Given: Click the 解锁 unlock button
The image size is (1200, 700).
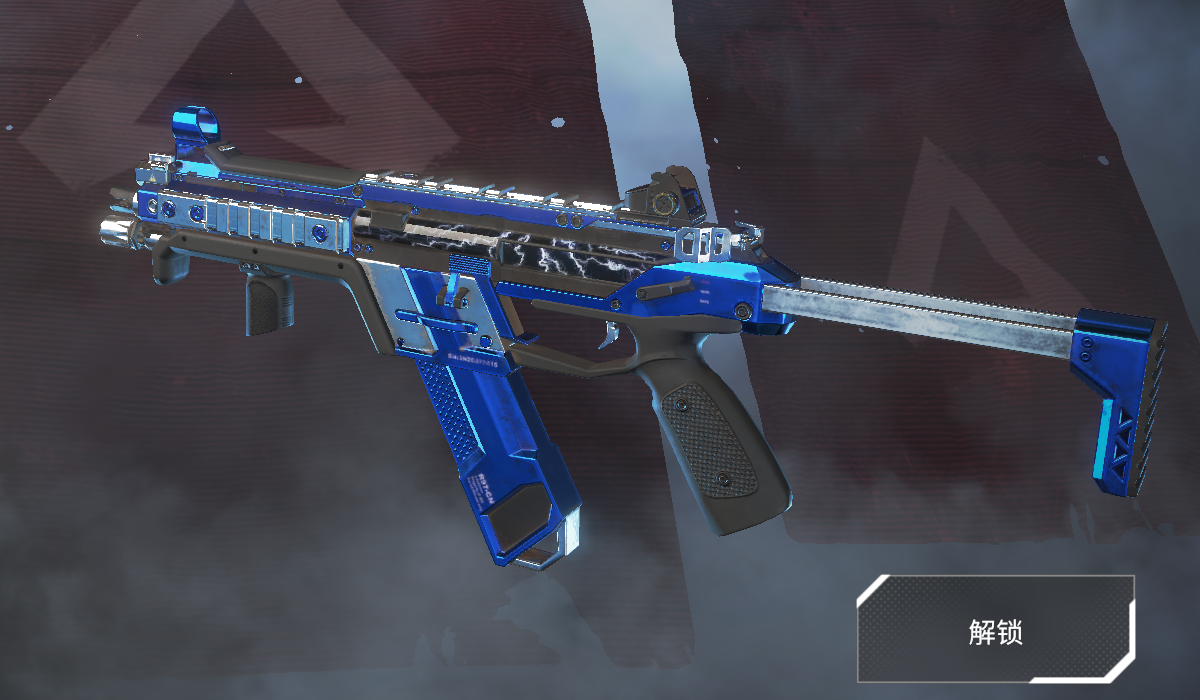Looking at the screenshot, I should point(995,629).
